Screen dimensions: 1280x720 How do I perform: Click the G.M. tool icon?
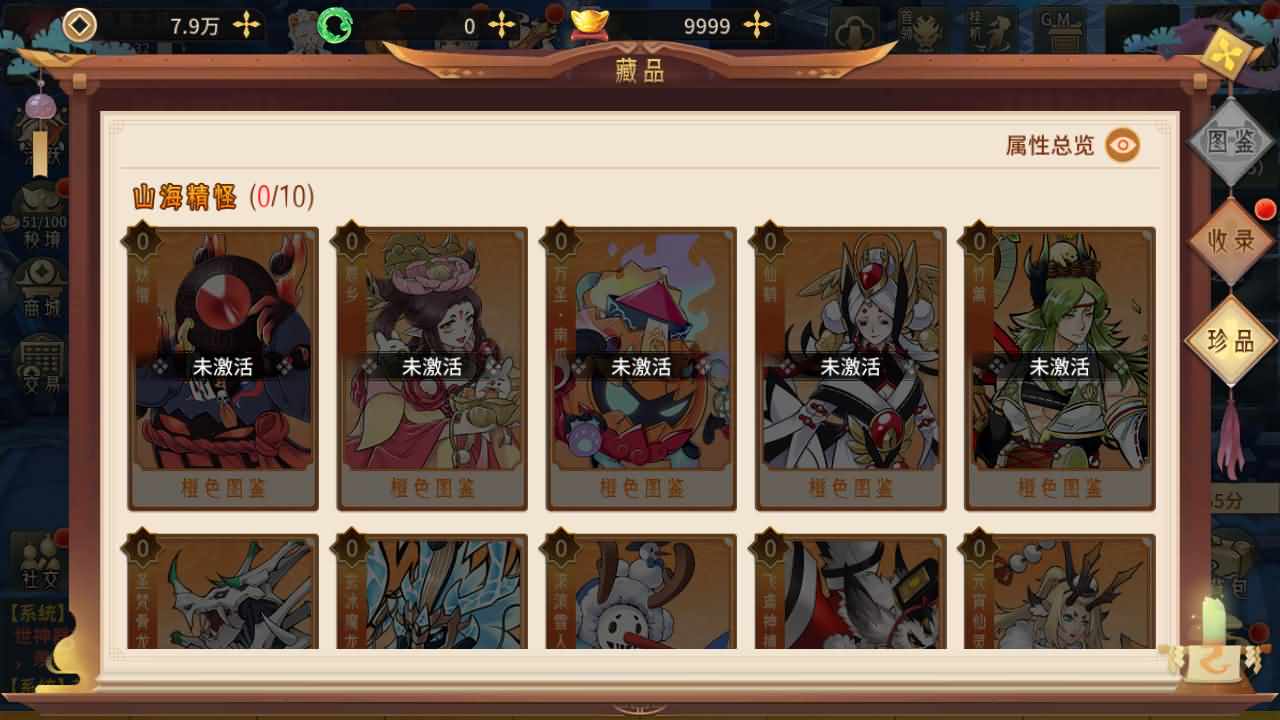tap(1063, 25)
